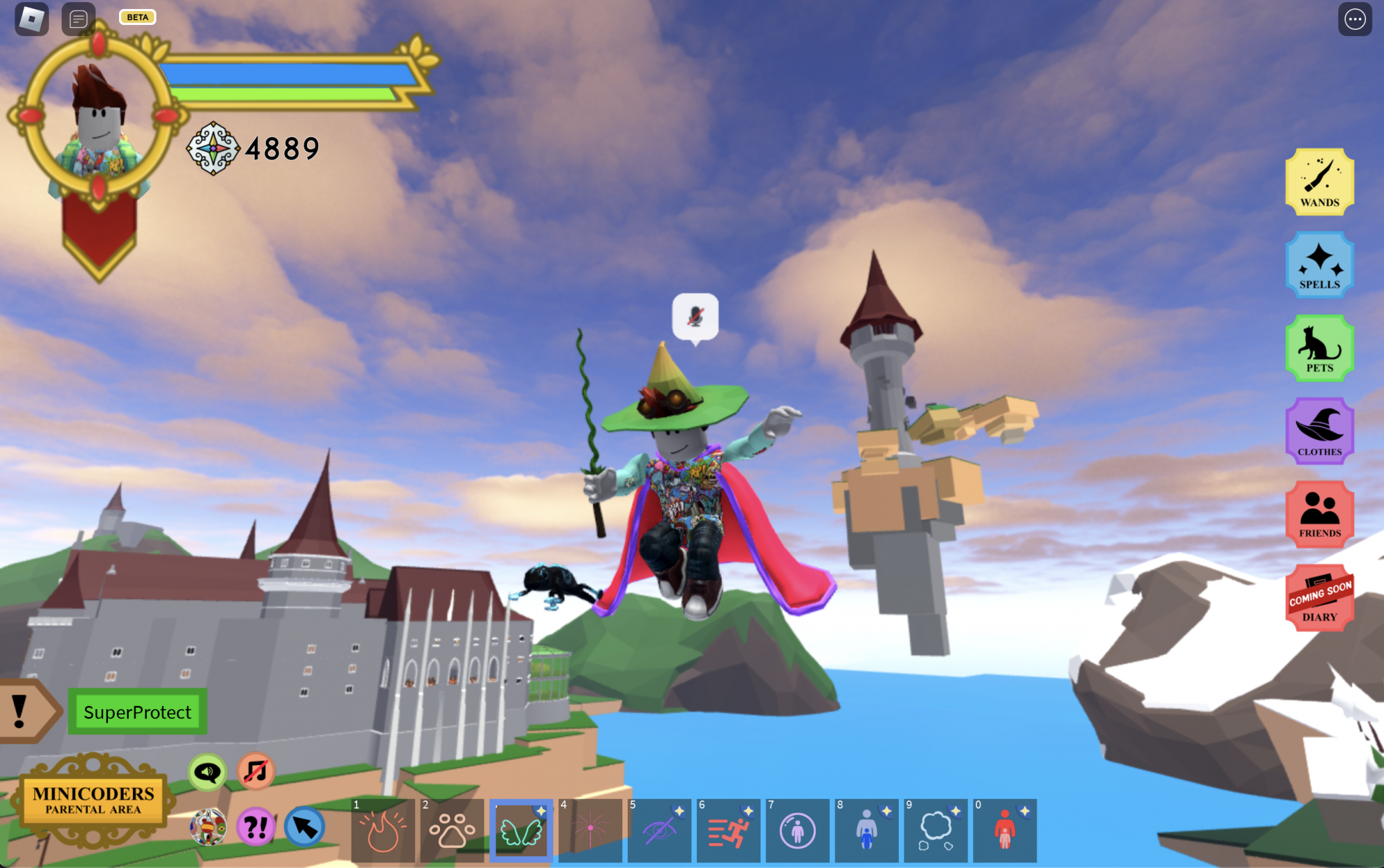Toggle the muted music button
Screen dimensions: 1384x868
(256, 771)
